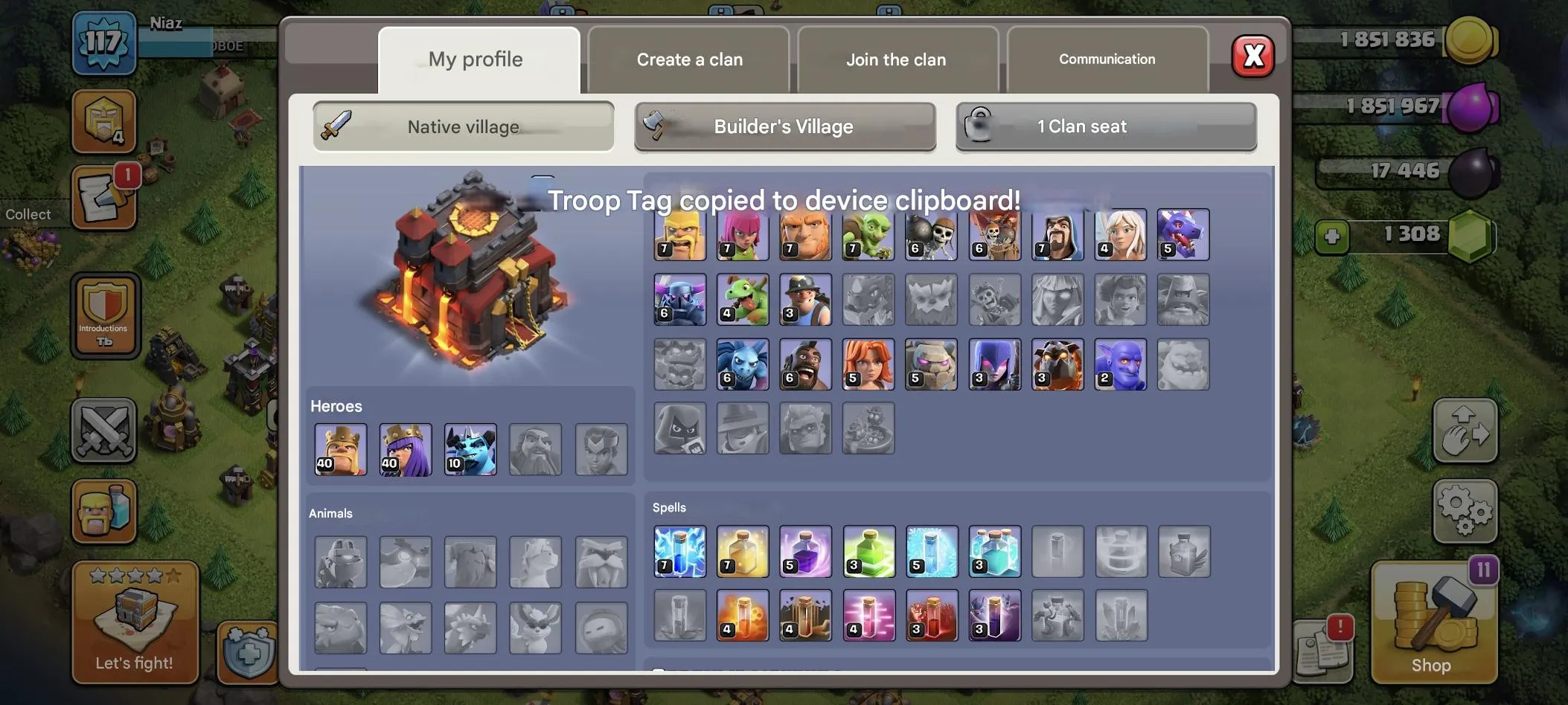Select the Native village option
This screenshot has width=1568, height=705.
click(x=462, y=126)
